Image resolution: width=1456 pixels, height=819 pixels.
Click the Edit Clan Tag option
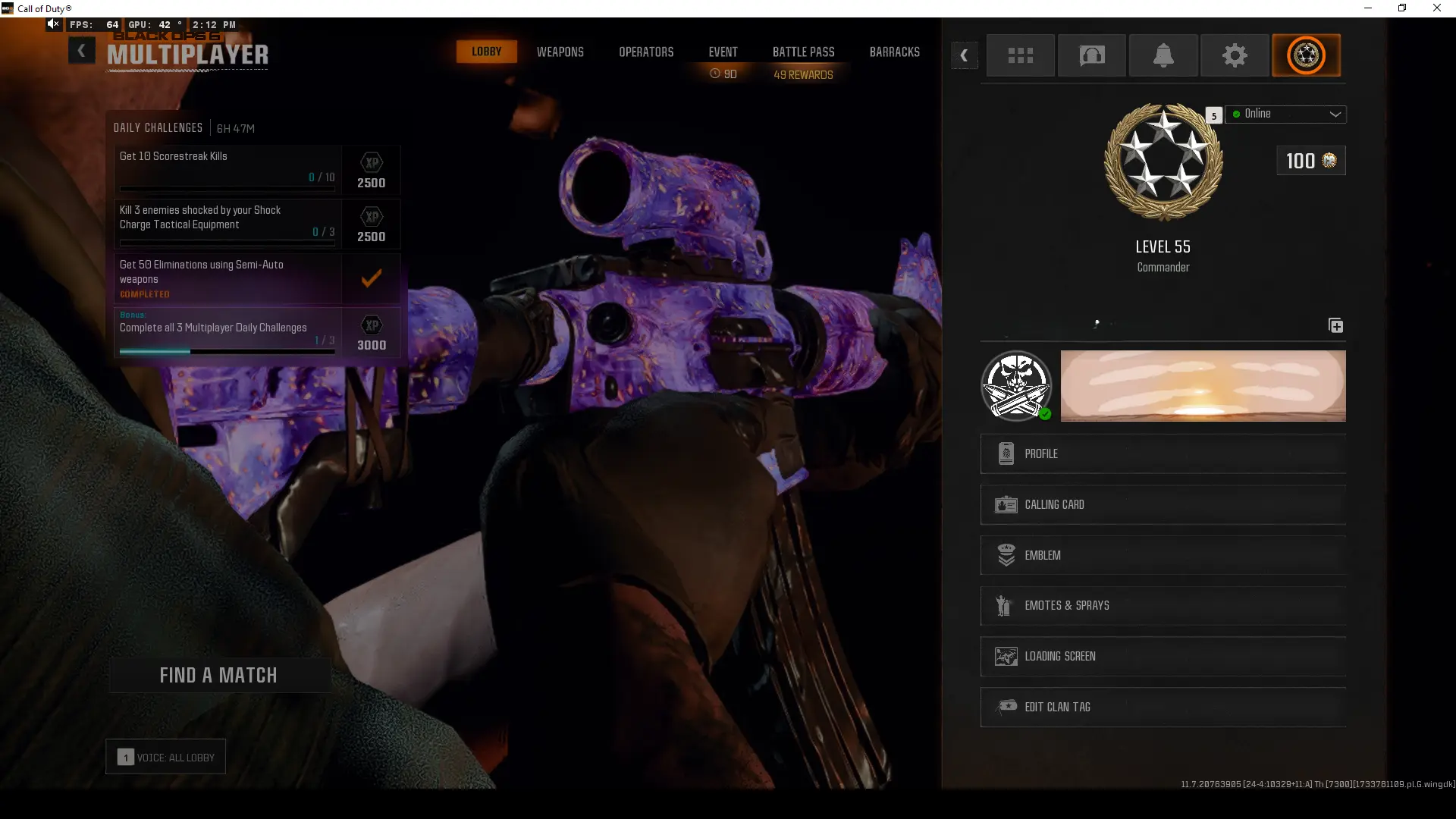tap(1163, 707)
